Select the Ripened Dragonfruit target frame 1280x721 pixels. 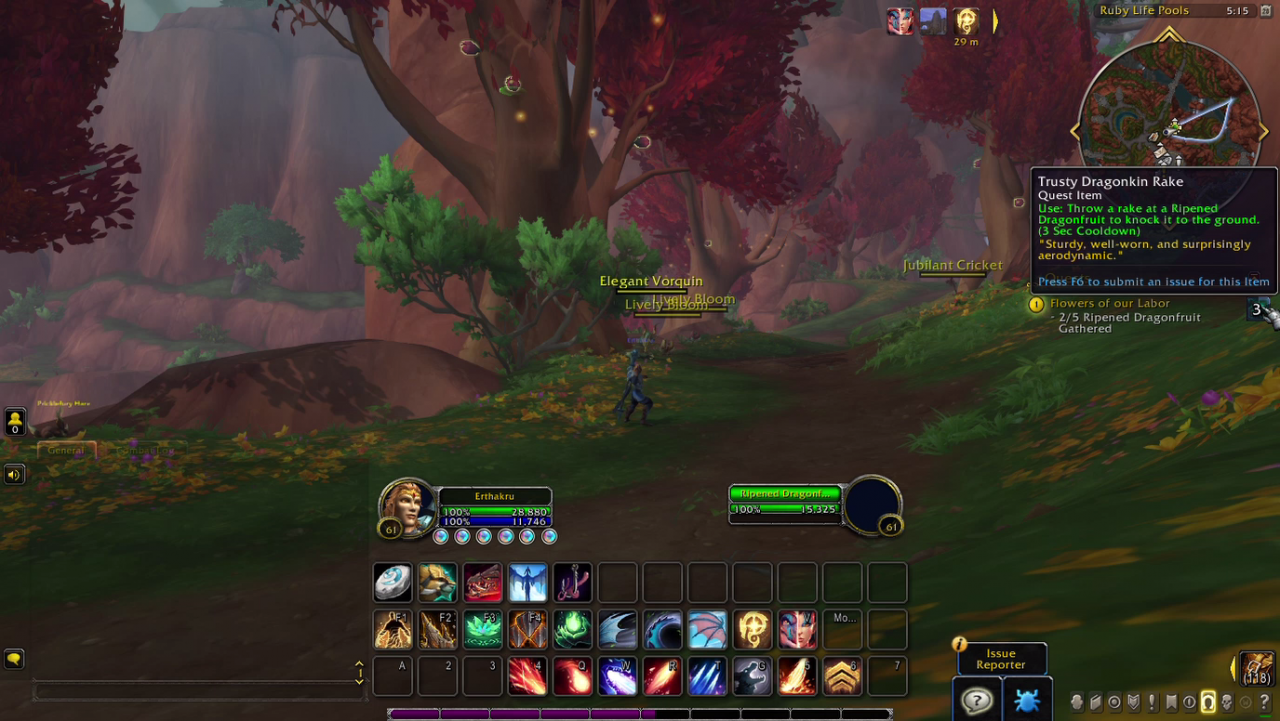tap(785, 502)
